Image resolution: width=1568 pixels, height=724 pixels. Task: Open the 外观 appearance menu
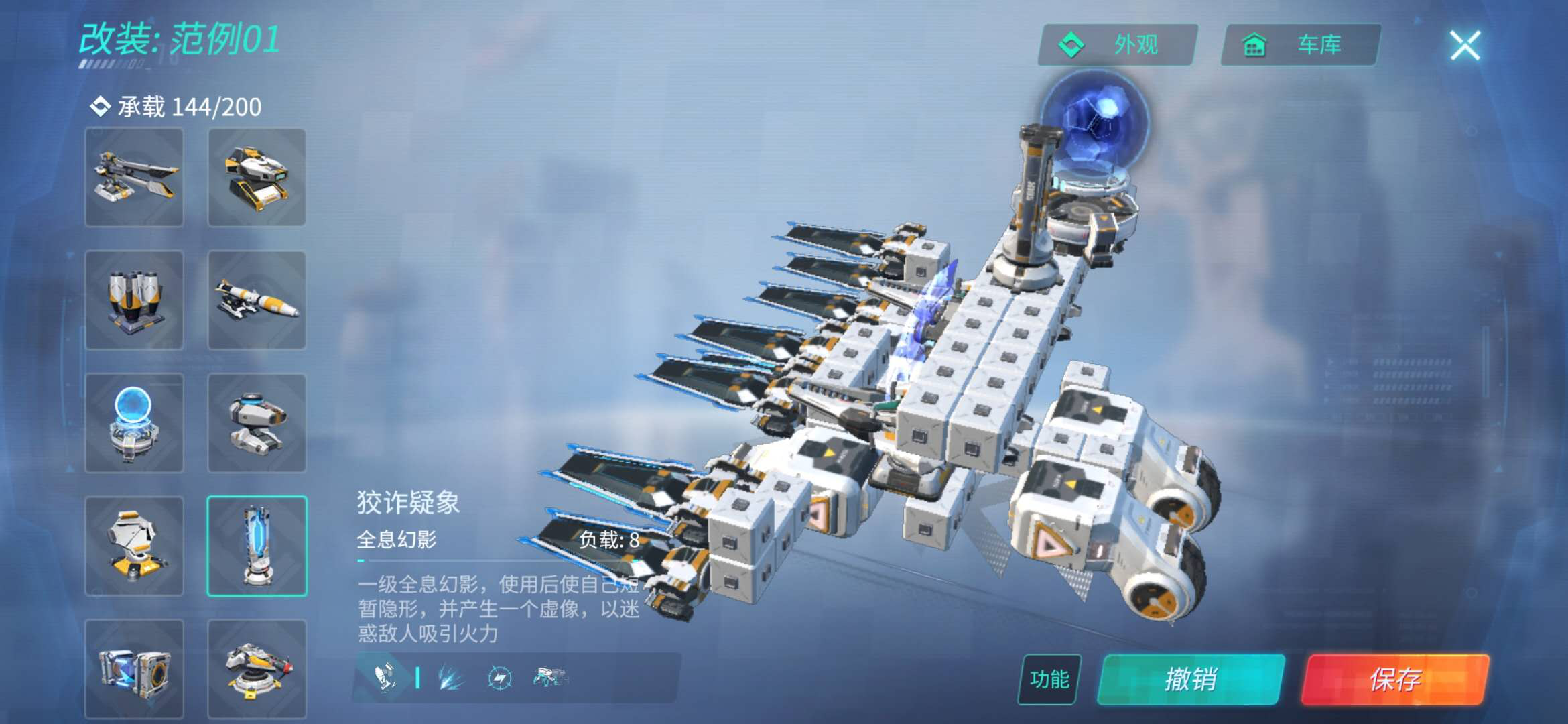click(1118, 45)
